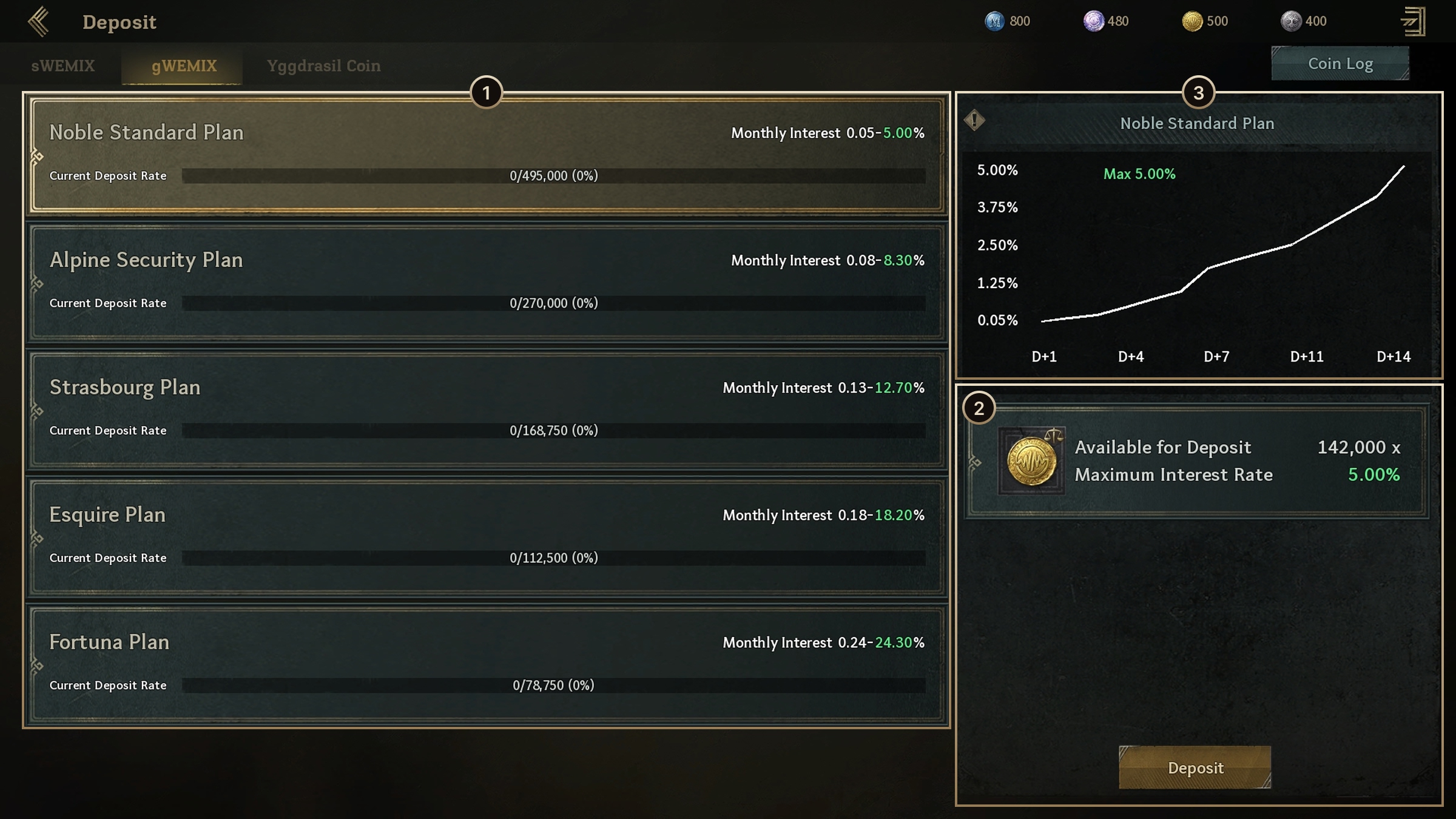The width and height of the screenshot is (1456, 819).
Task: Switch to the sWEMIX tab
Action: [63, 66]
